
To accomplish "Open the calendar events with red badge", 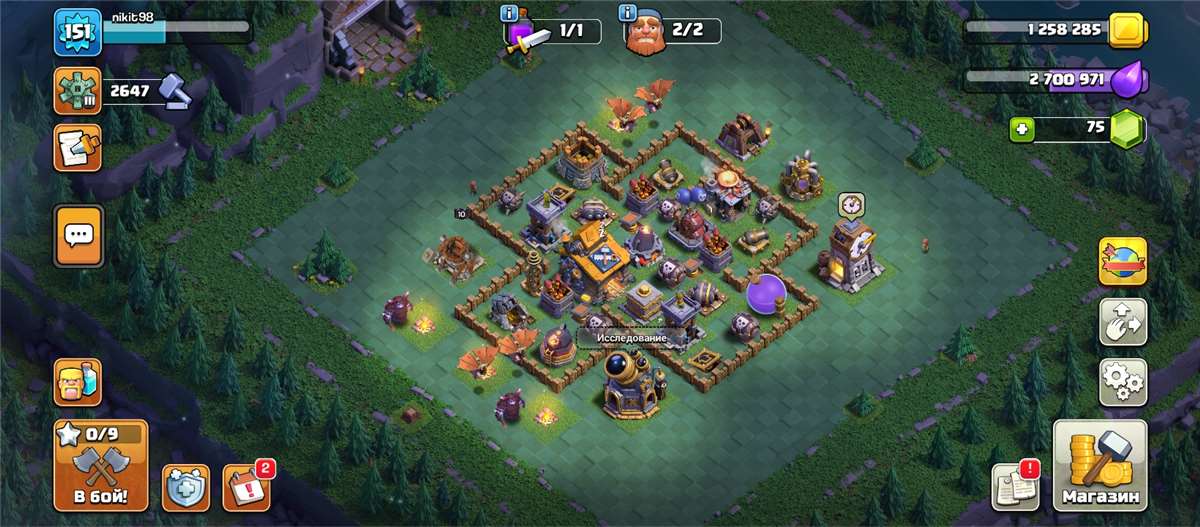I will pos(246,487).
